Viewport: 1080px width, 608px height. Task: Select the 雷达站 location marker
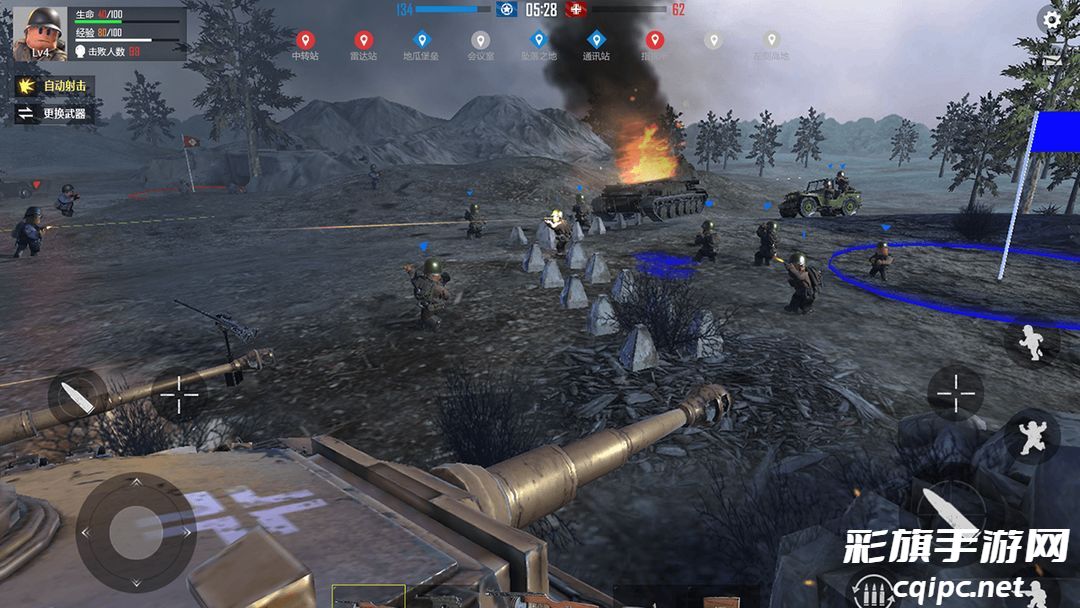(x=363, y=41)
